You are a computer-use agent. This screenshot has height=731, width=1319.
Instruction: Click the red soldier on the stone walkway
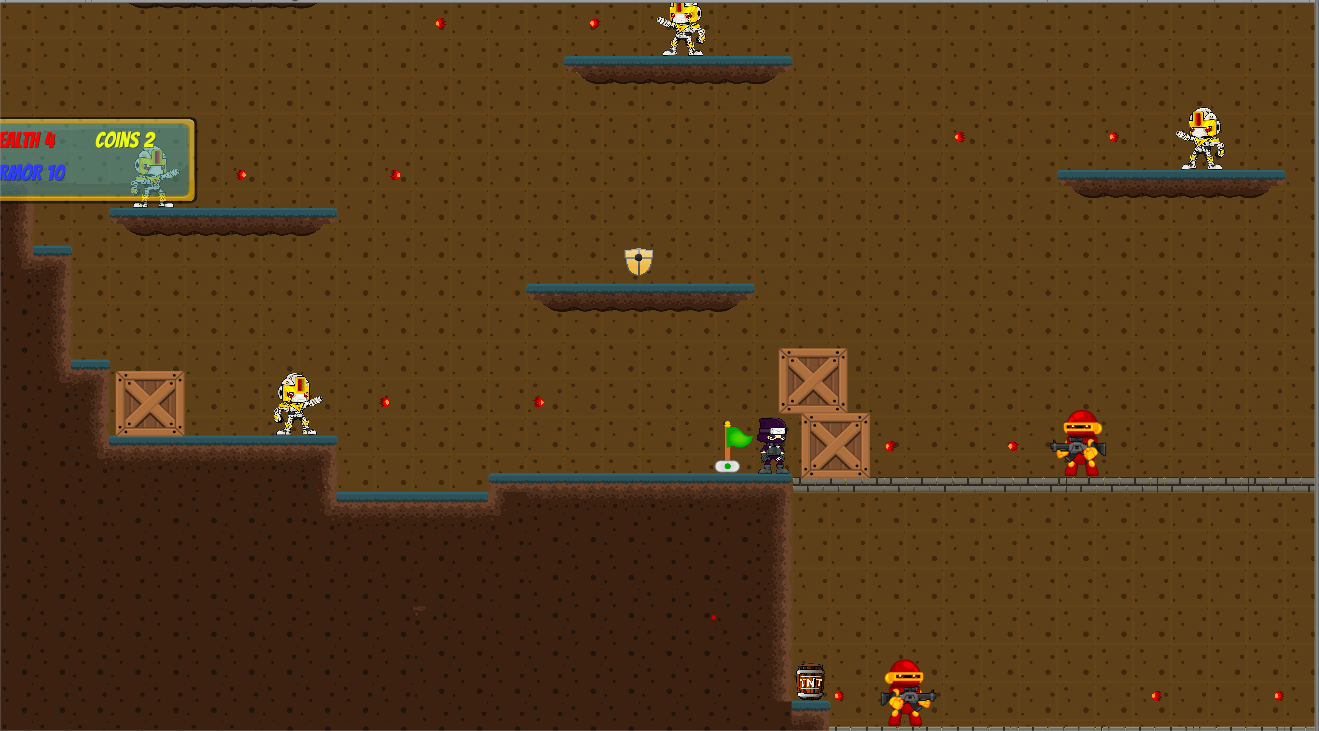(x=1080, y=443)
